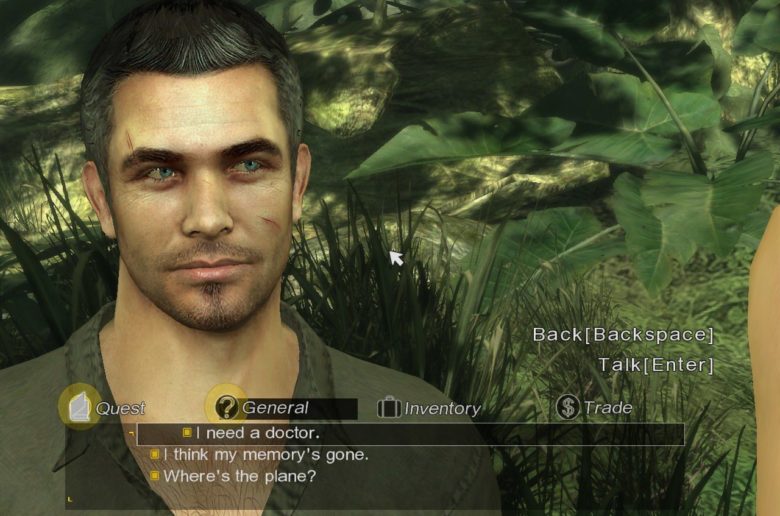Open the Trade tab
780x516 pixels.
(x=596, y=408)
